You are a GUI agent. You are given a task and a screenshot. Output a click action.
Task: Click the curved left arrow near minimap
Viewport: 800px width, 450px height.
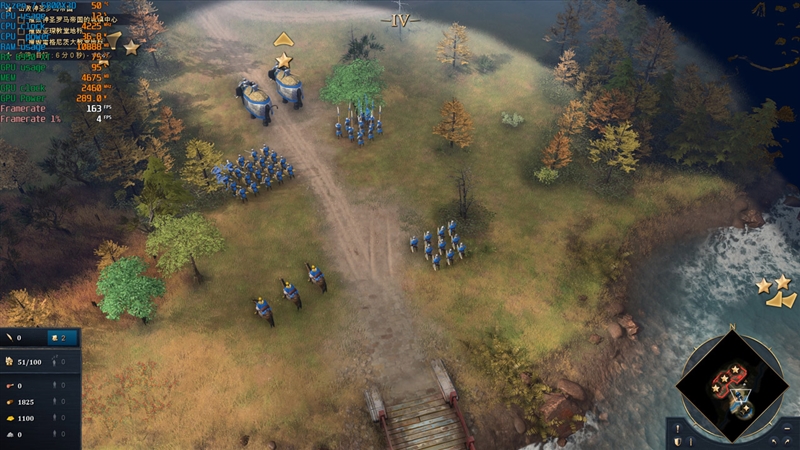773,440
